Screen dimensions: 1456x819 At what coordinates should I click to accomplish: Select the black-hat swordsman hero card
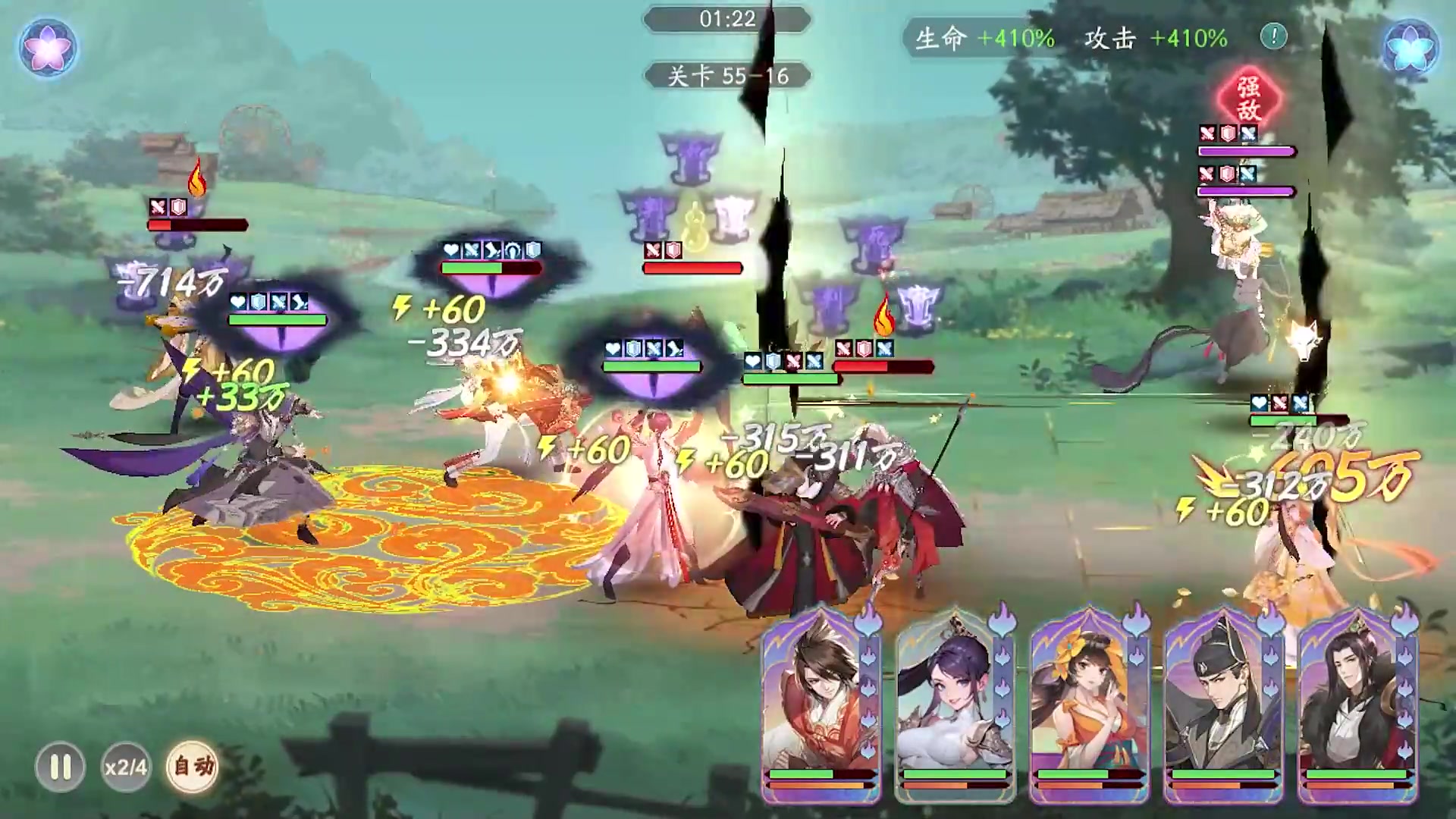pos(1222,701)
